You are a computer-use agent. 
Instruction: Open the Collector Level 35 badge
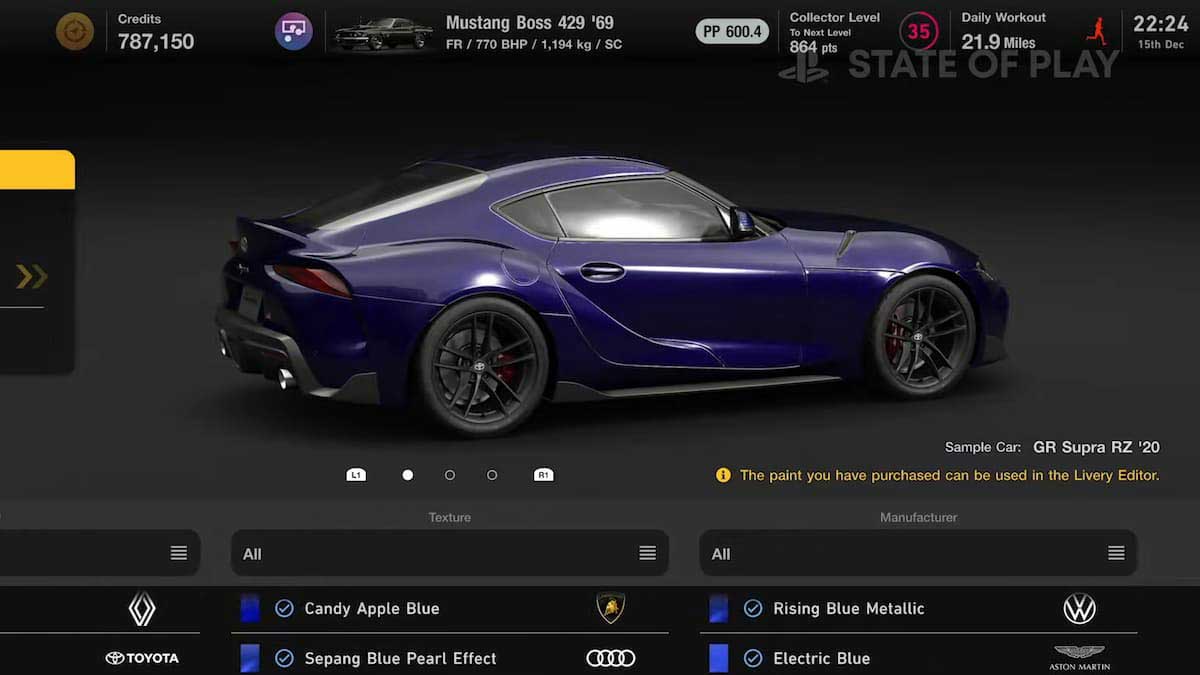(918, 32)
